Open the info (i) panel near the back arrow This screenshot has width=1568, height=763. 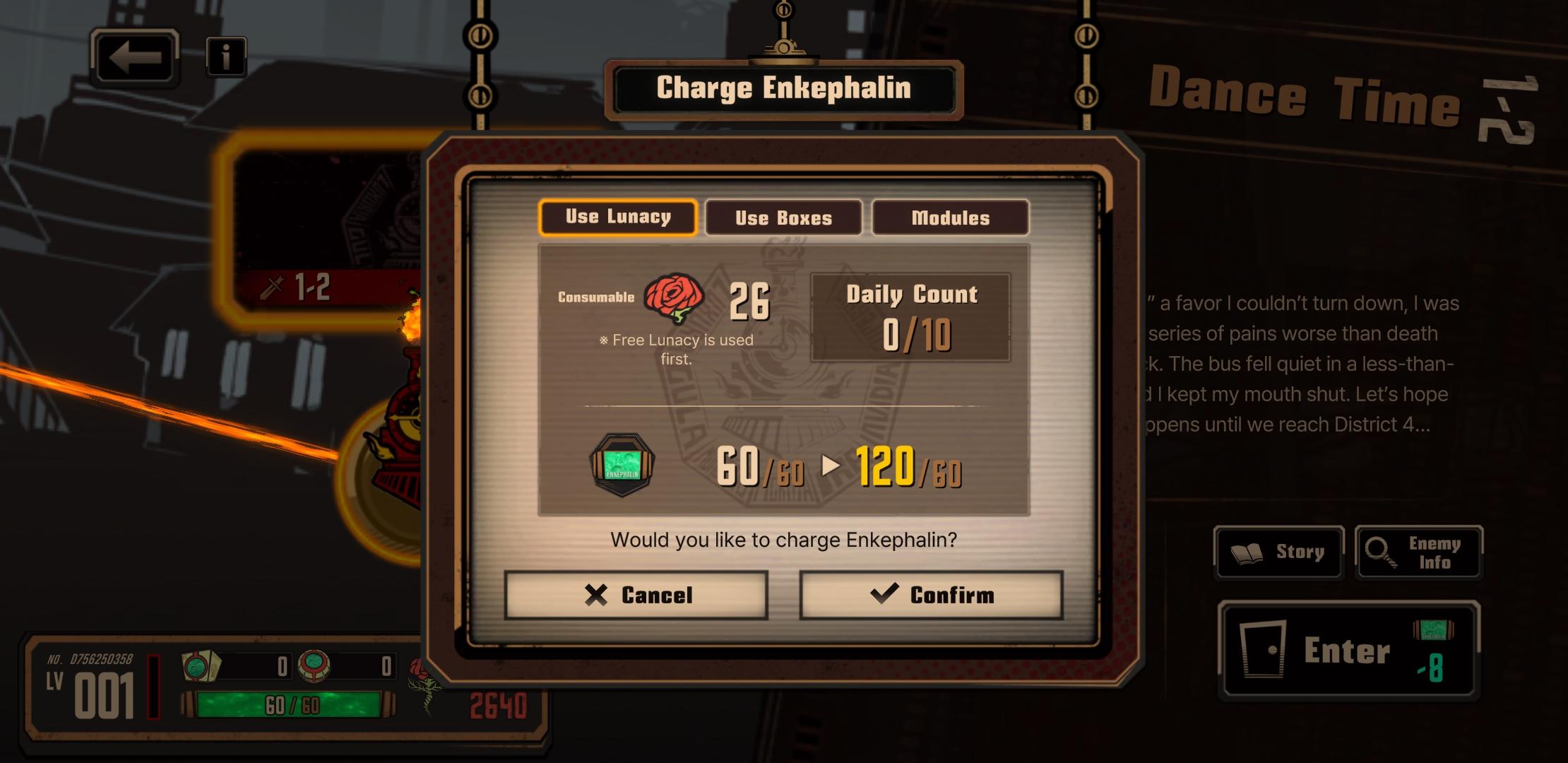(225, 57)
